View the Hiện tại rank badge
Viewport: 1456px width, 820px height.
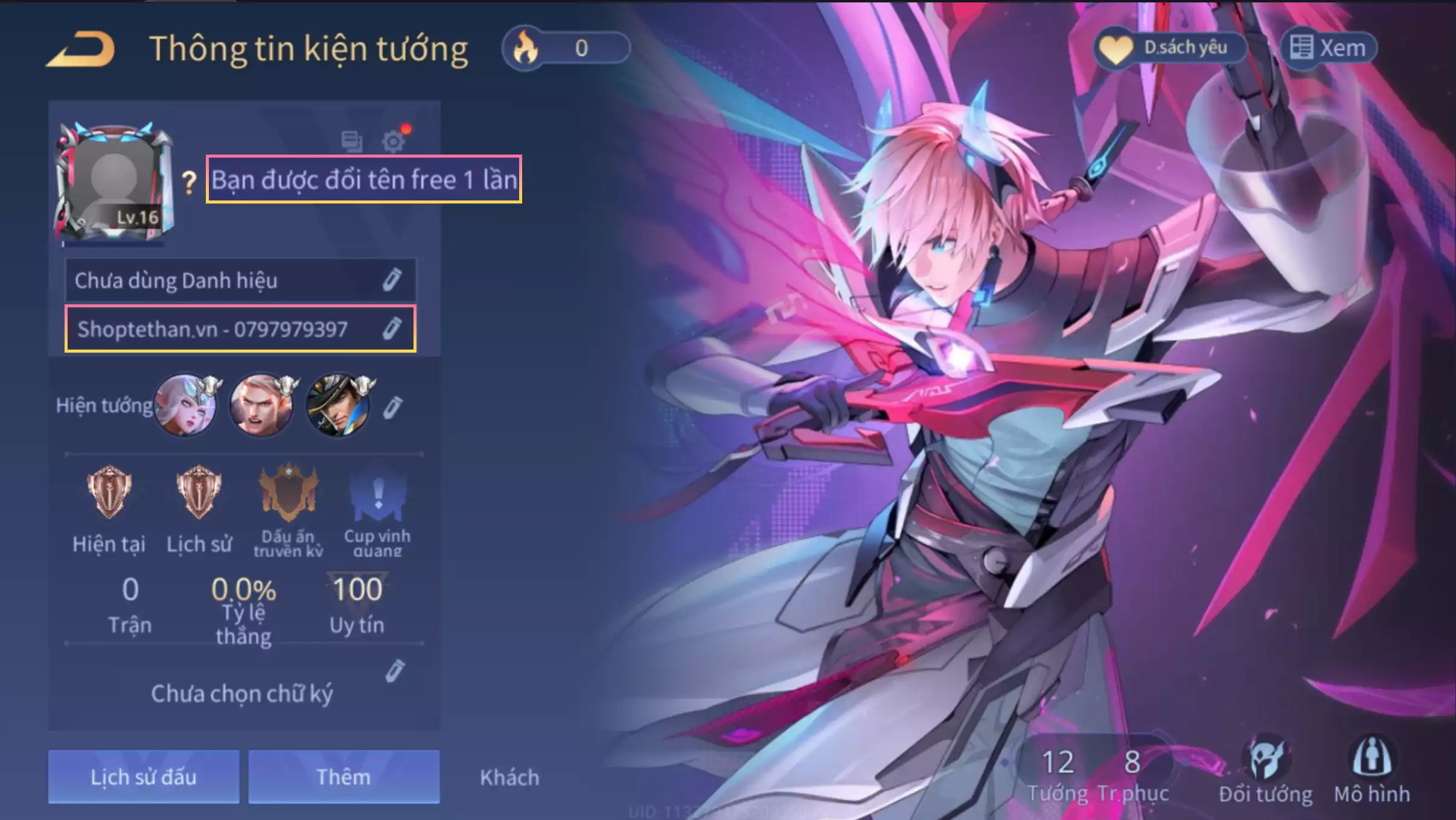(109, 492)
